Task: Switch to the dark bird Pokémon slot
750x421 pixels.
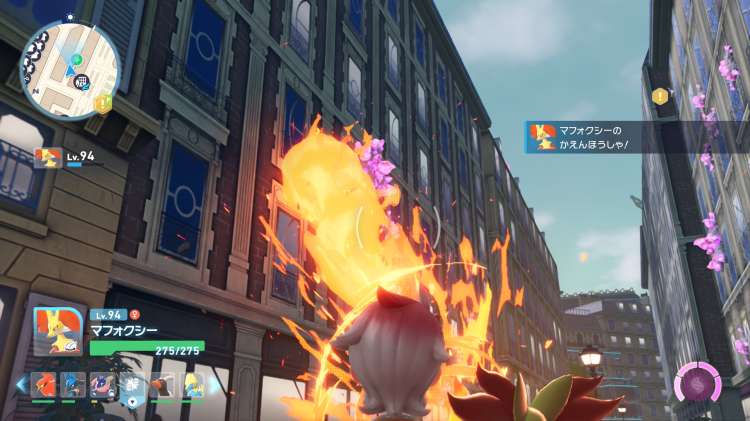Action: point(162,385)
